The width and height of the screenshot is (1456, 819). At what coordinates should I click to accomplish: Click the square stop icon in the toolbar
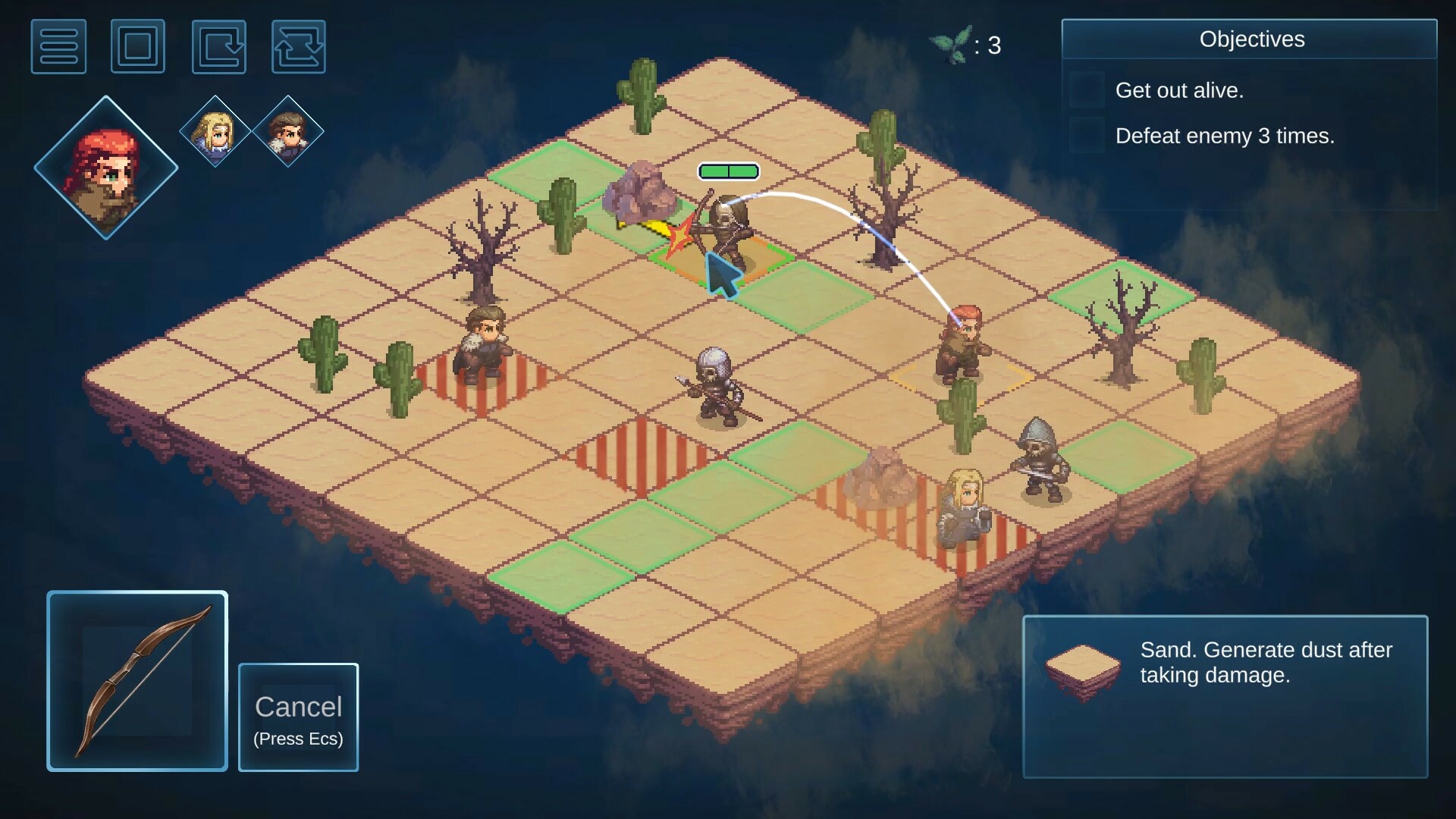pos(138,46)
